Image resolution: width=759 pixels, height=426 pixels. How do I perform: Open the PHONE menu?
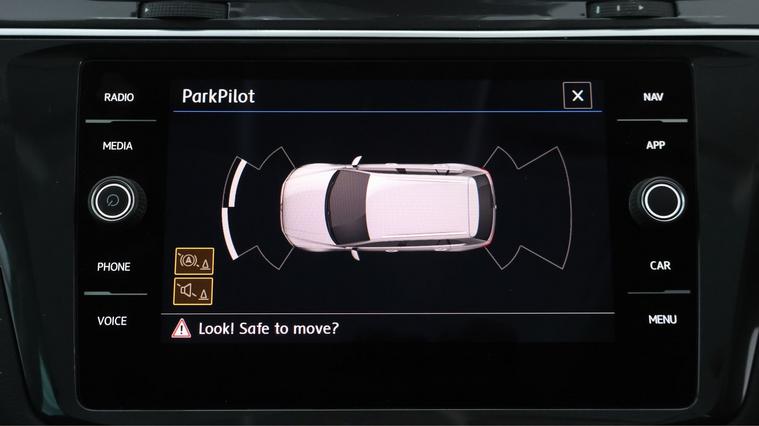113,267
